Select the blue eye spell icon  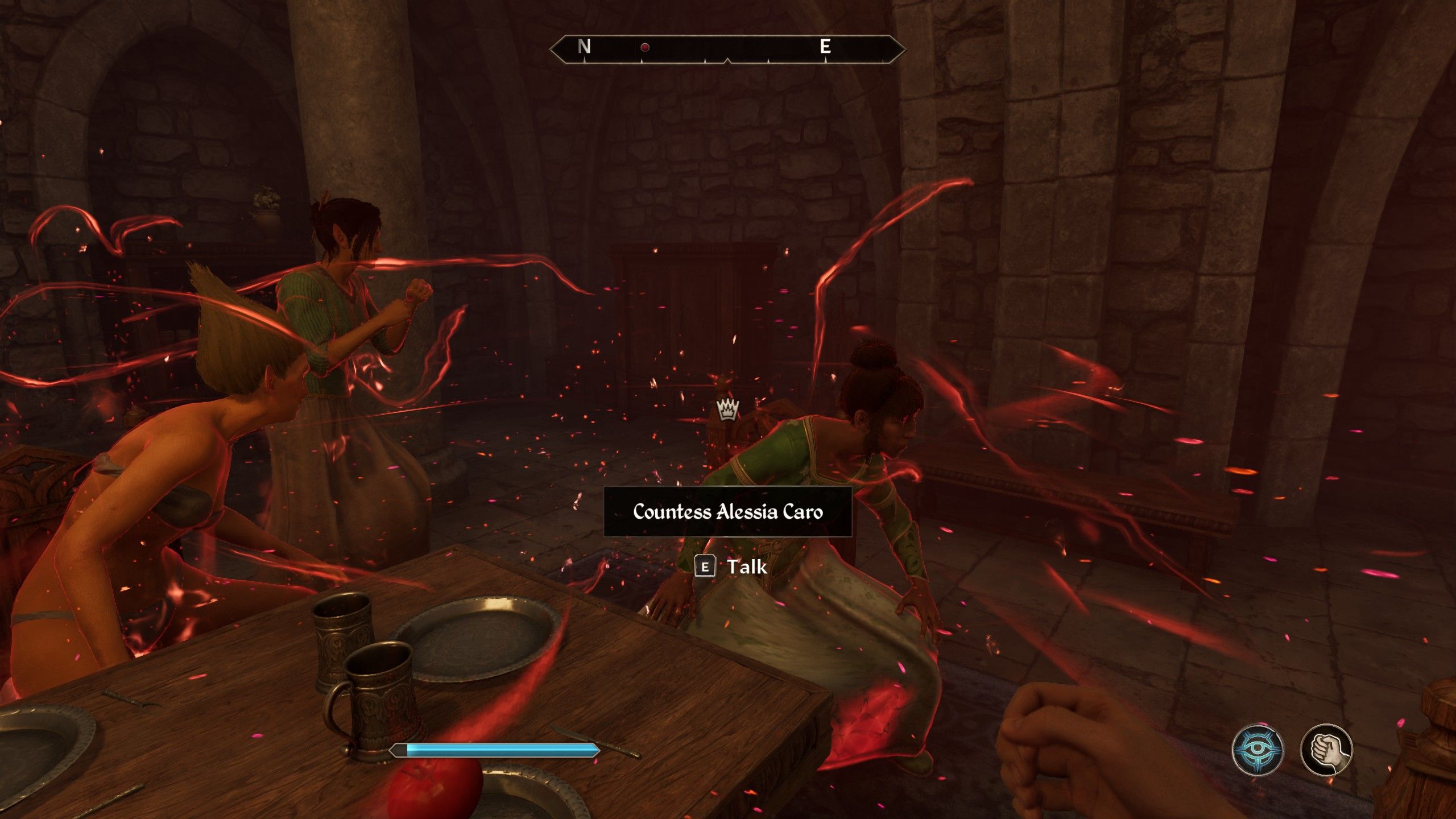click(x=1258, y=750)
